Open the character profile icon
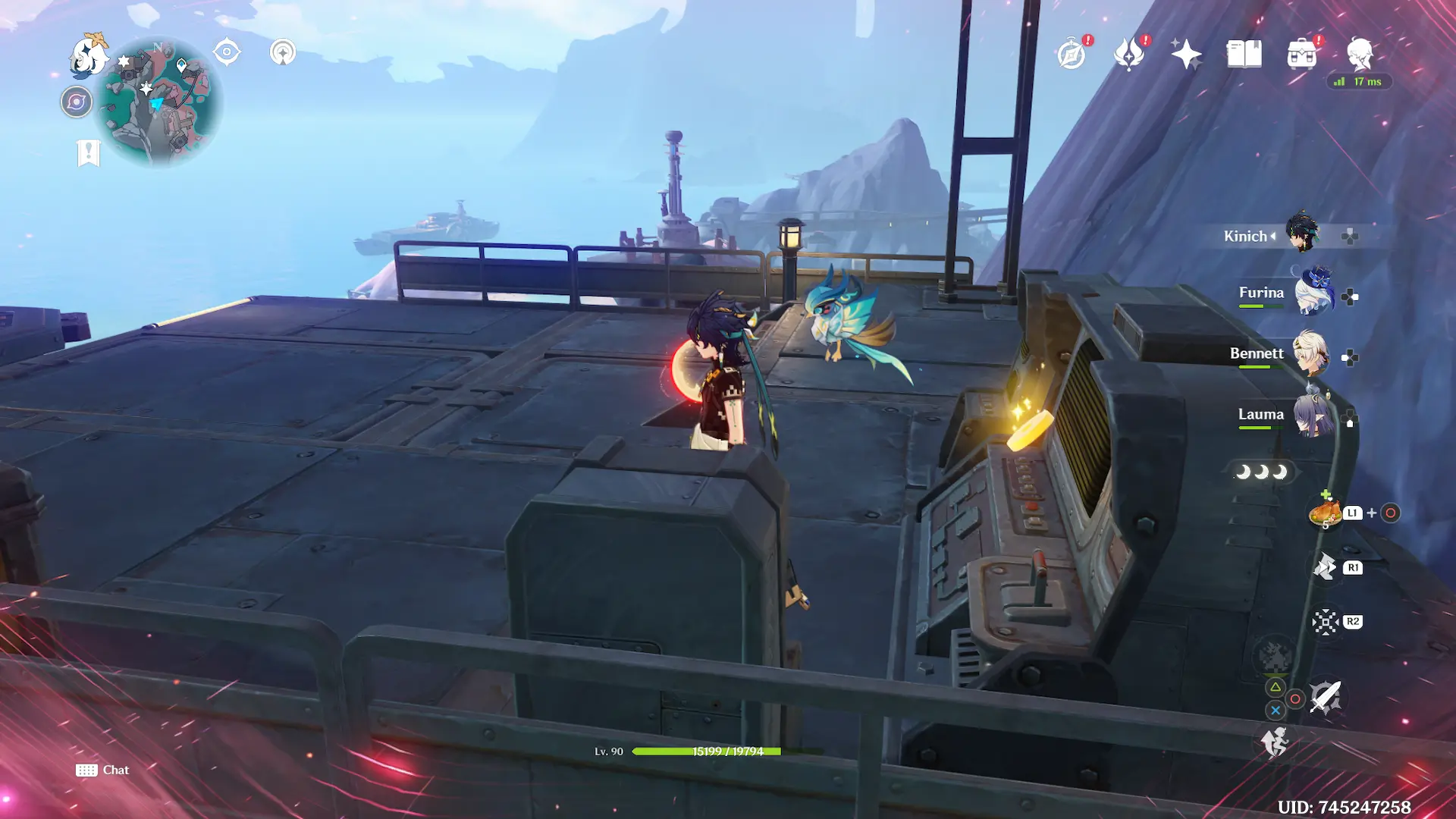 point(1360,54)
